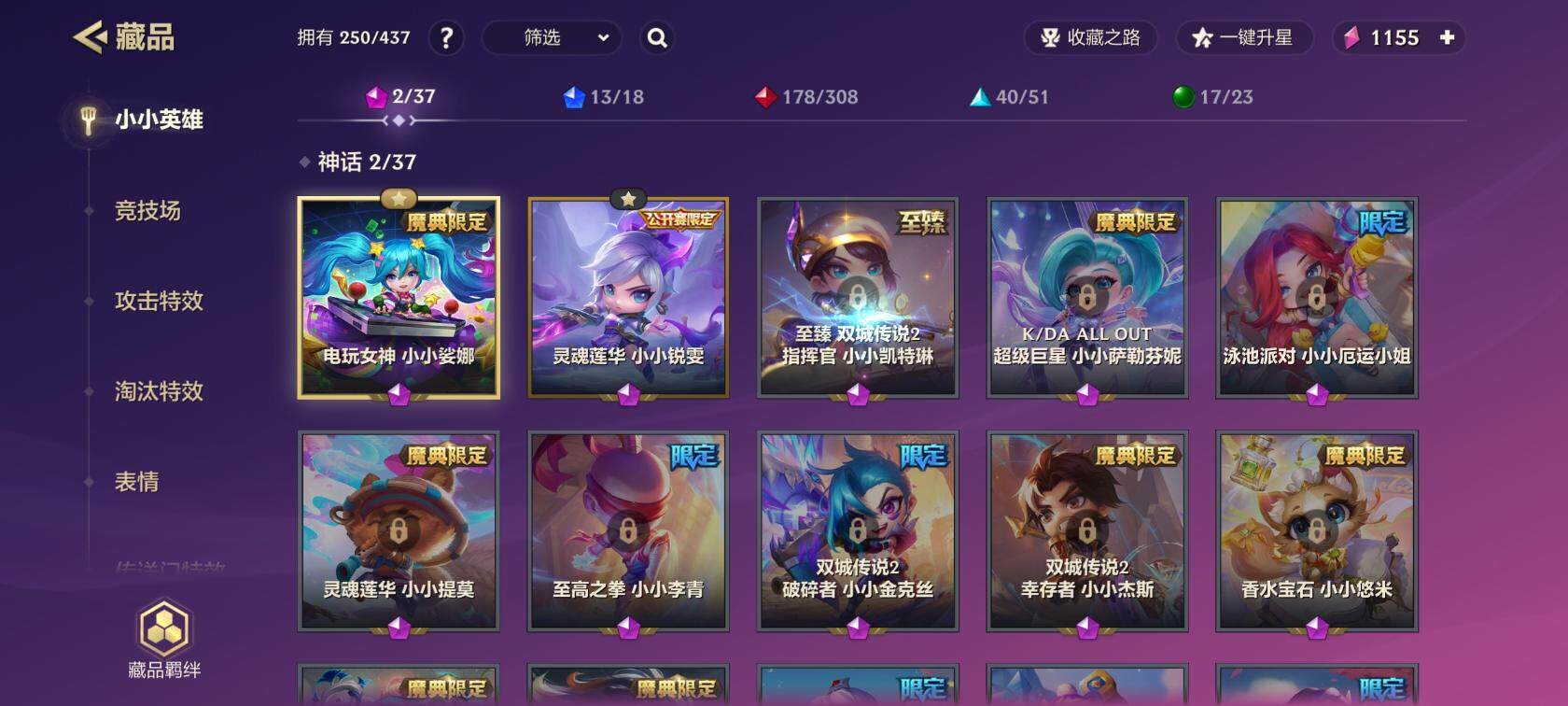The width and height of the screenshot is (1568, 706).
Task: Switch to the red gem 178/308 tab
Action: click(806, 97)
